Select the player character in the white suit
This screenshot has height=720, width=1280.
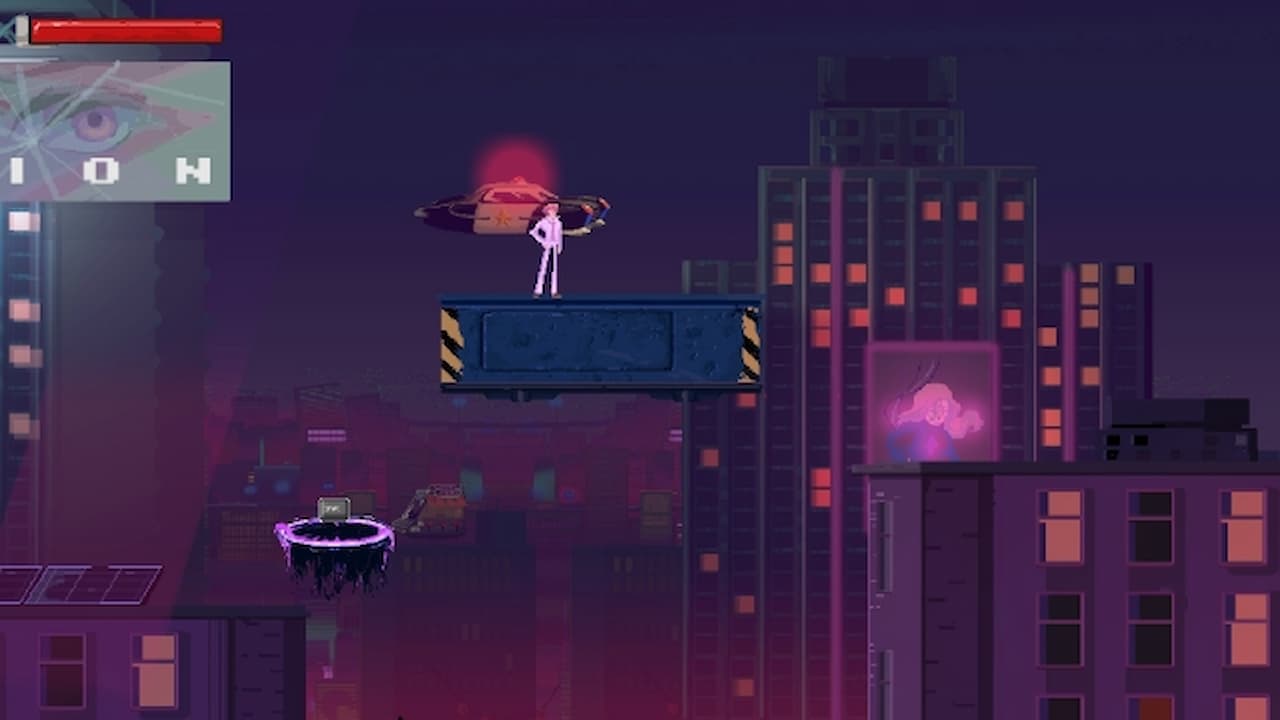[548, 250]
